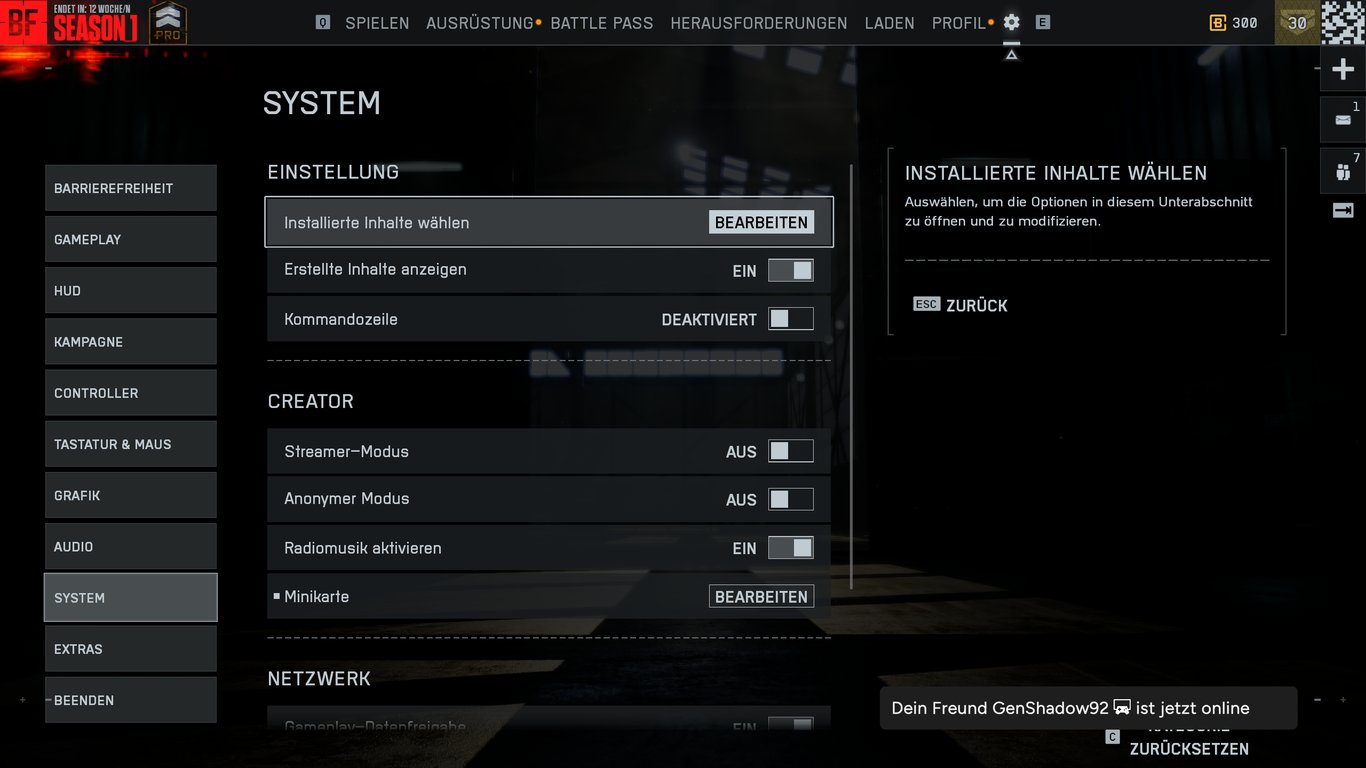Open the BATTLE PASS menu item

tap(601, 22)
